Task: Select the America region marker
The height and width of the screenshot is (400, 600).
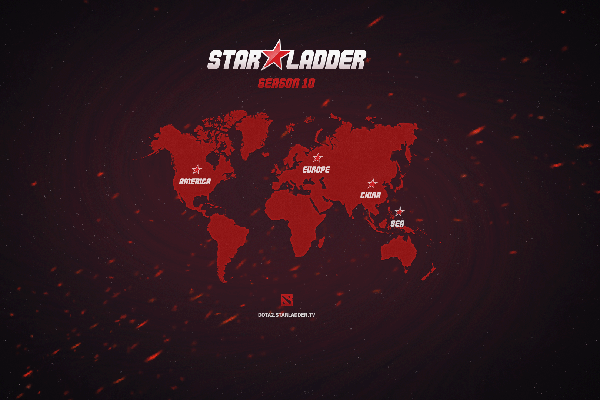Action: (x=197, y=170)
